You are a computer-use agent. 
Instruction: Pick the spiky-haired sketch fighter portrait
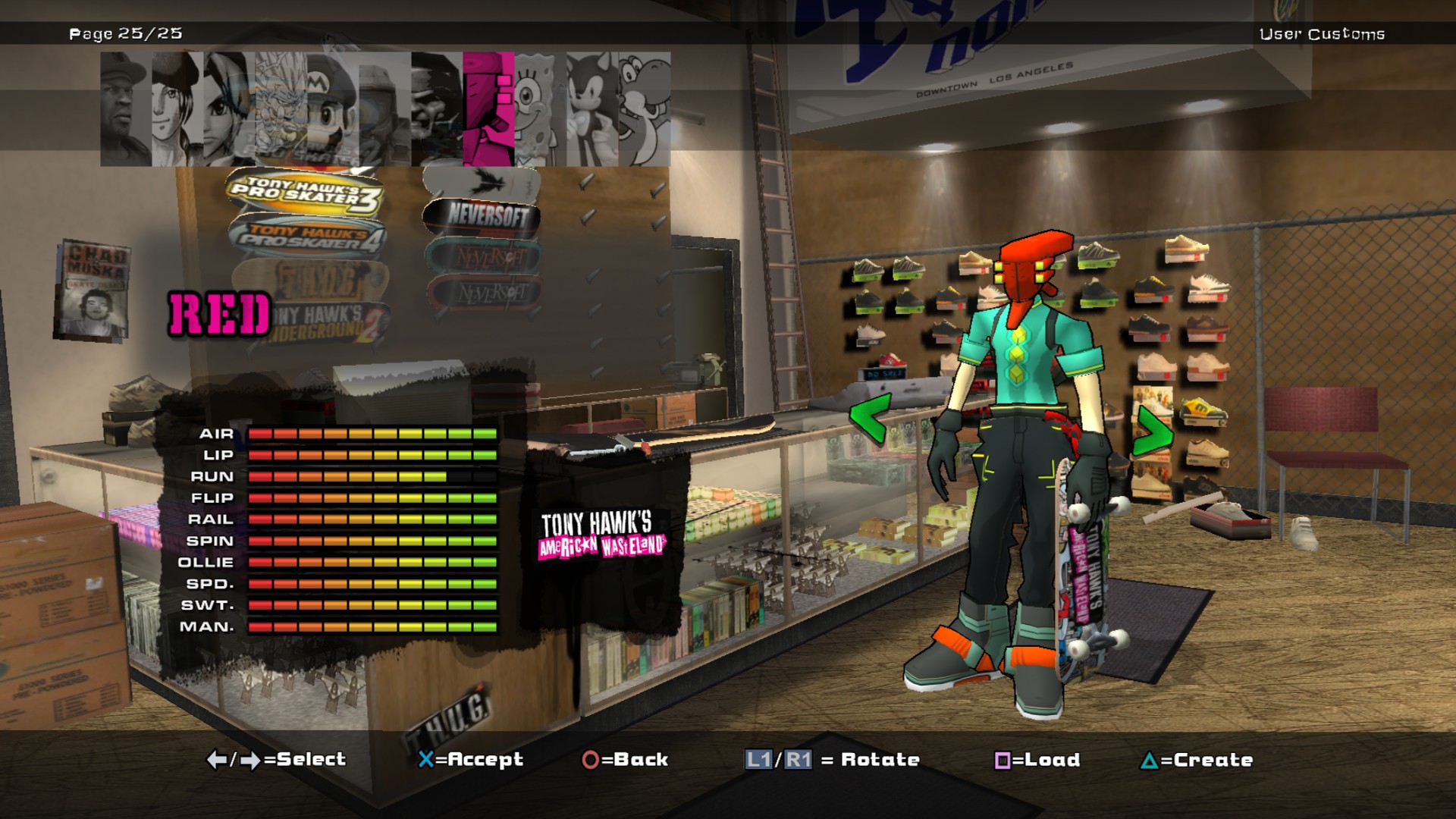point(281,110)
